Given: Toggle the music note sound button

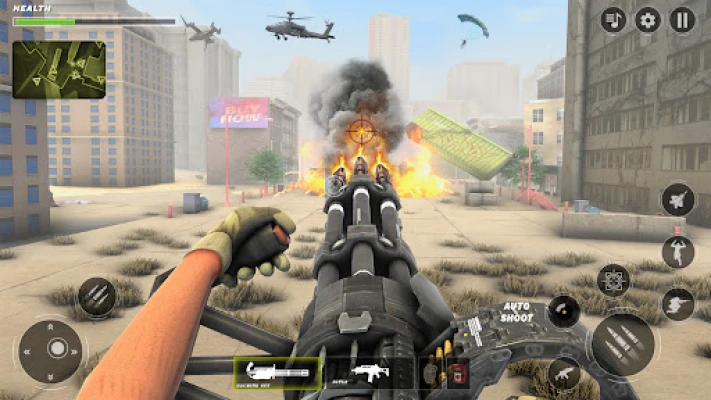Looking at the screenshot, I should tap(613, 20).
